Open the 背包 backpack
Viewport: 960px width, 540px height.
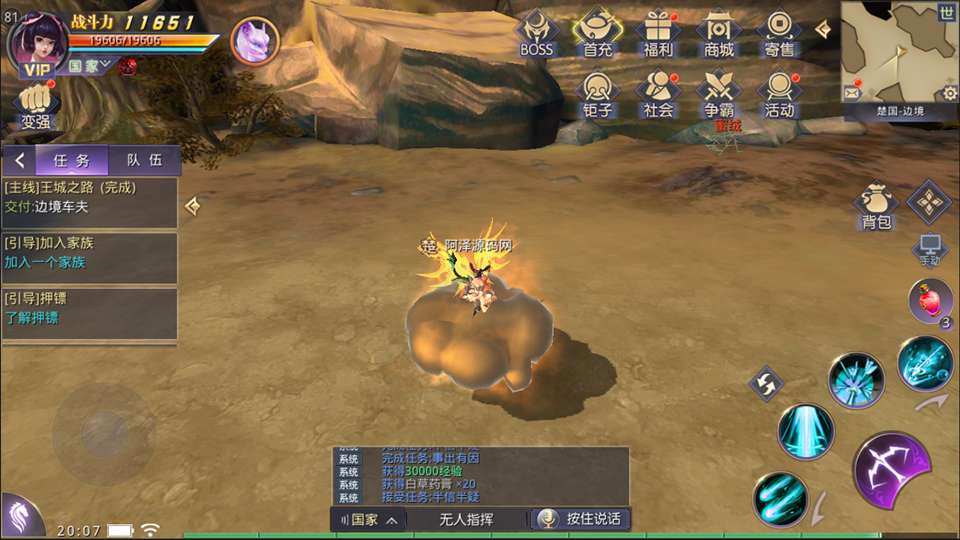coord(876,206)
